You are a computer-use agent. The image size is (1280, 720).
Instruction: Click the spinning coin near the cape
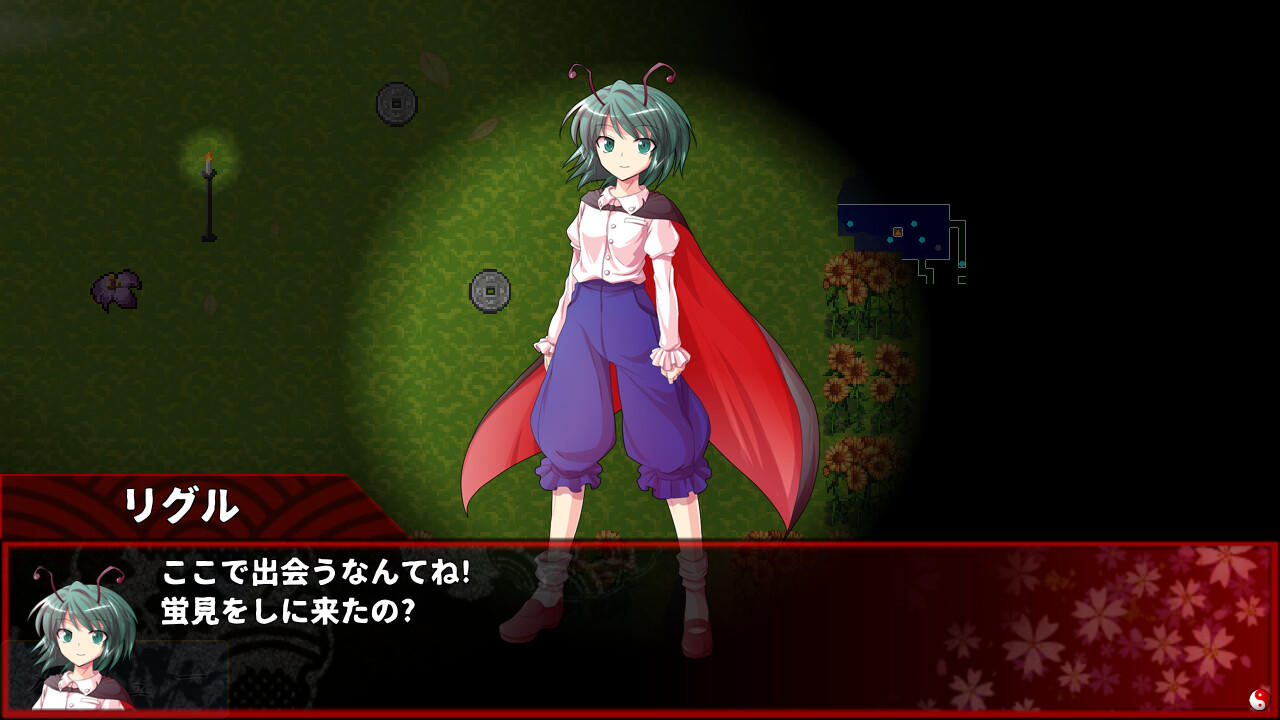(488, 293)
